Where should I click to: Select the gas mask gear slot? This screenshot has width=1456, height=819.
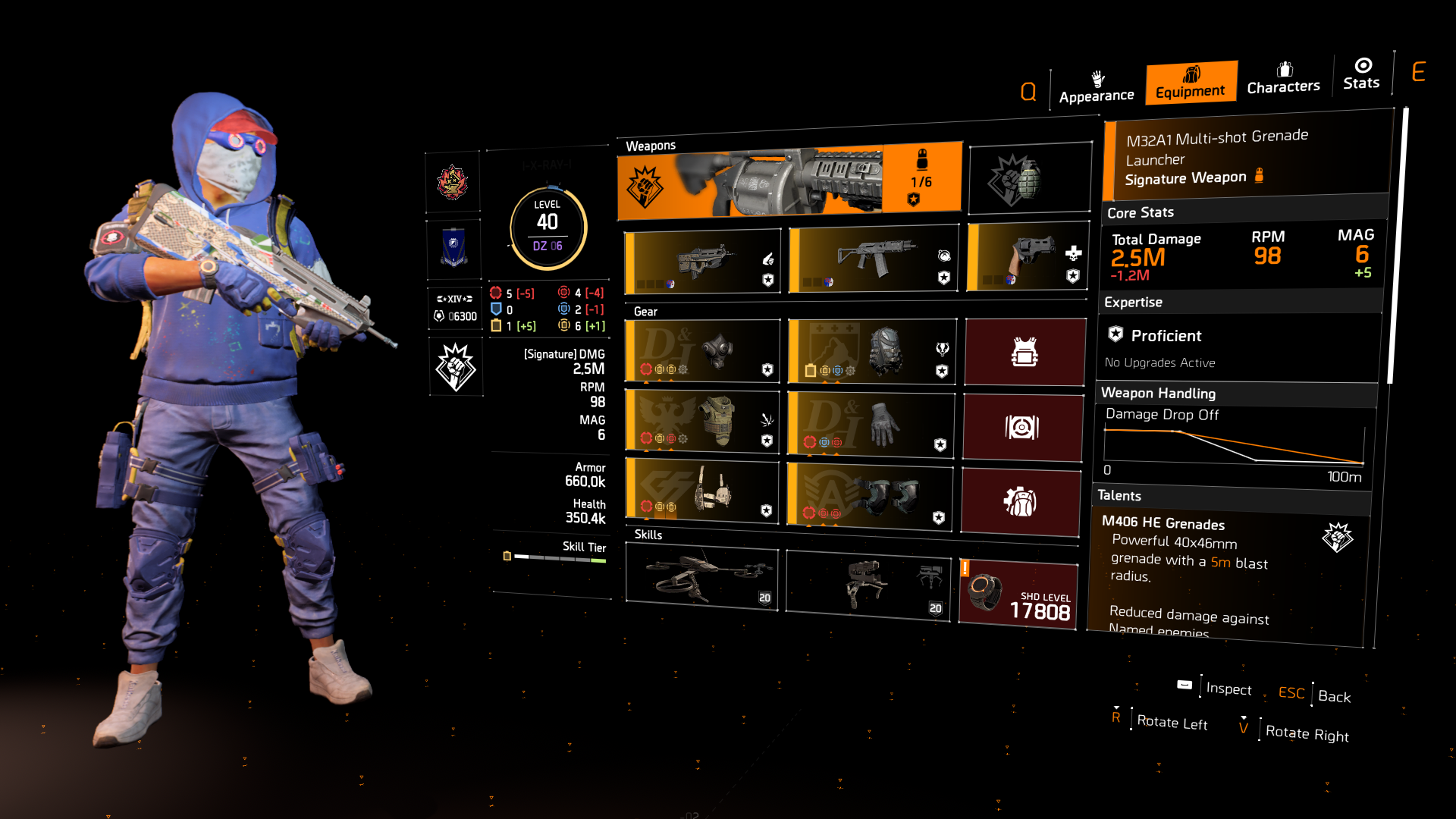[x=701, y=351]
